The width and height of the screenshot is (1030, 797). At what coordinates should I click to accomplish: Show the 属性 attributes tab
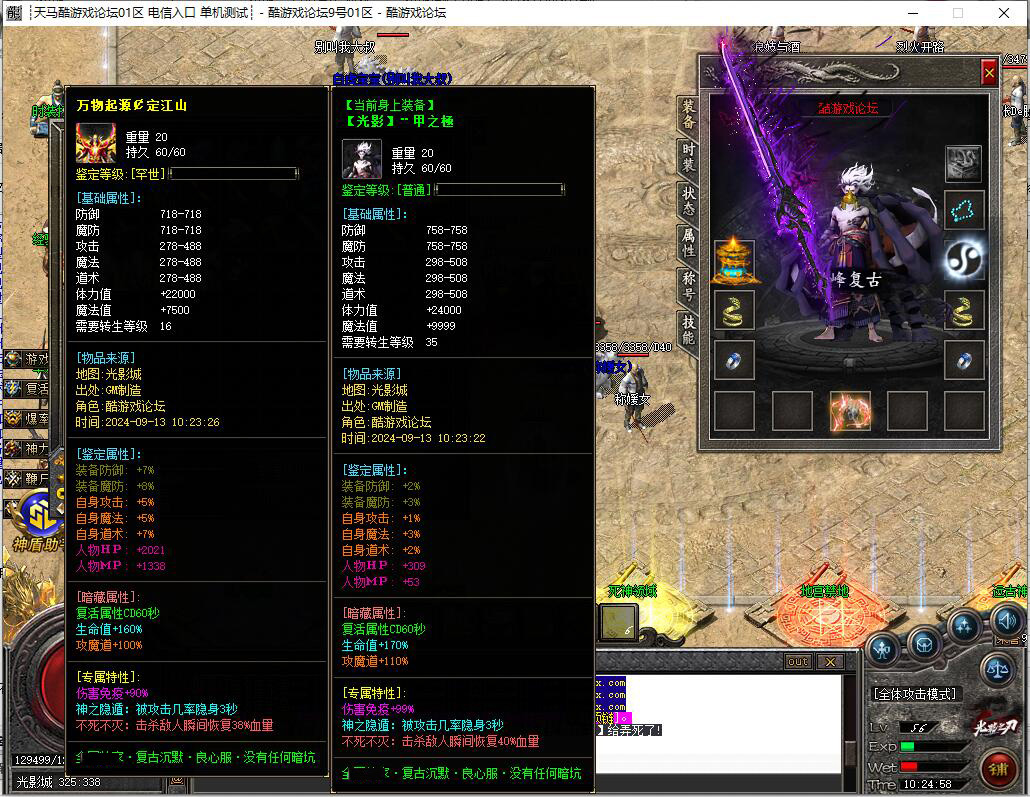coord(688,242)
